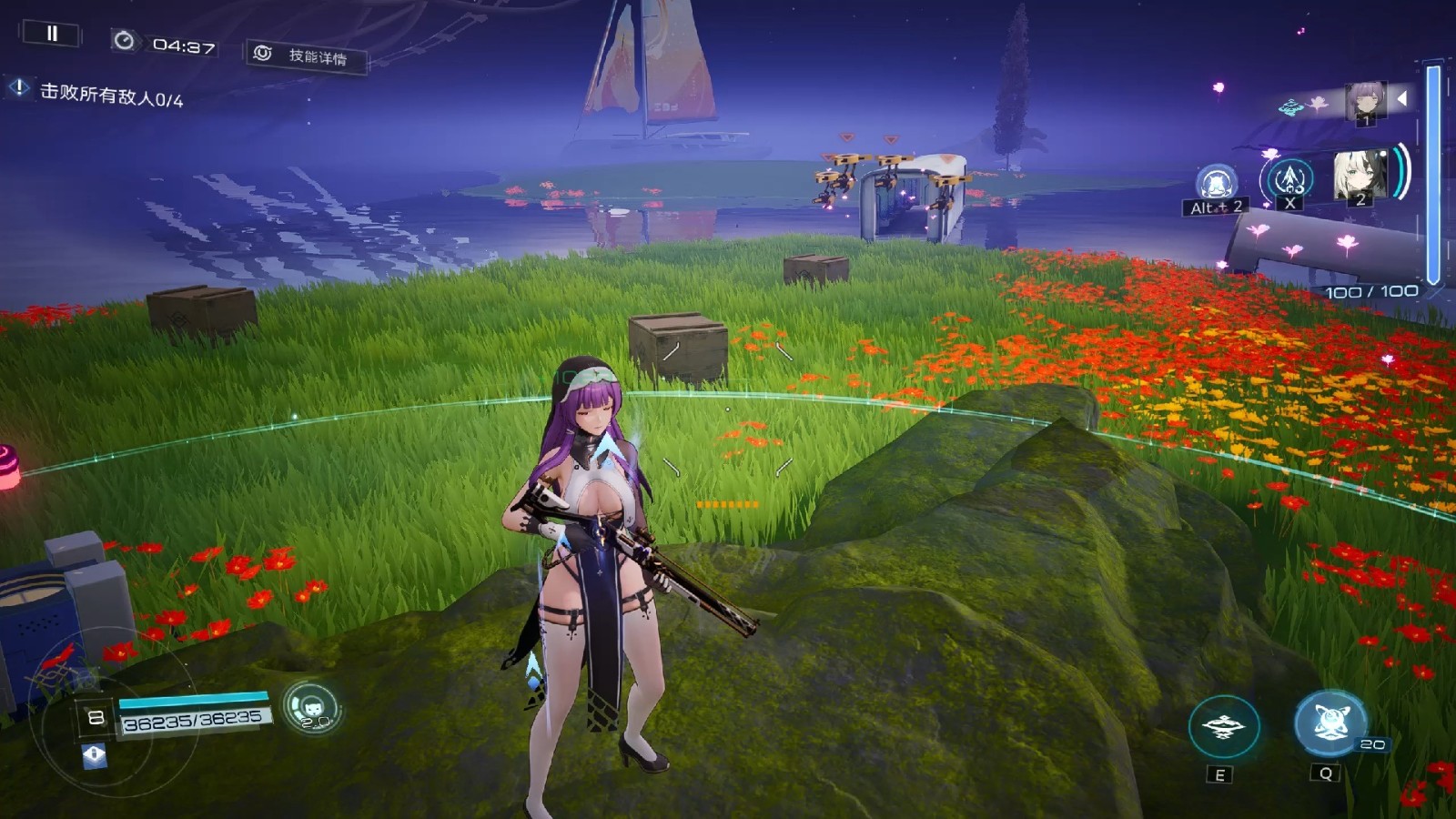Switch to the purple-haired character portrait
This screenshot has height=819, width=1456.
click(1365, 102)
